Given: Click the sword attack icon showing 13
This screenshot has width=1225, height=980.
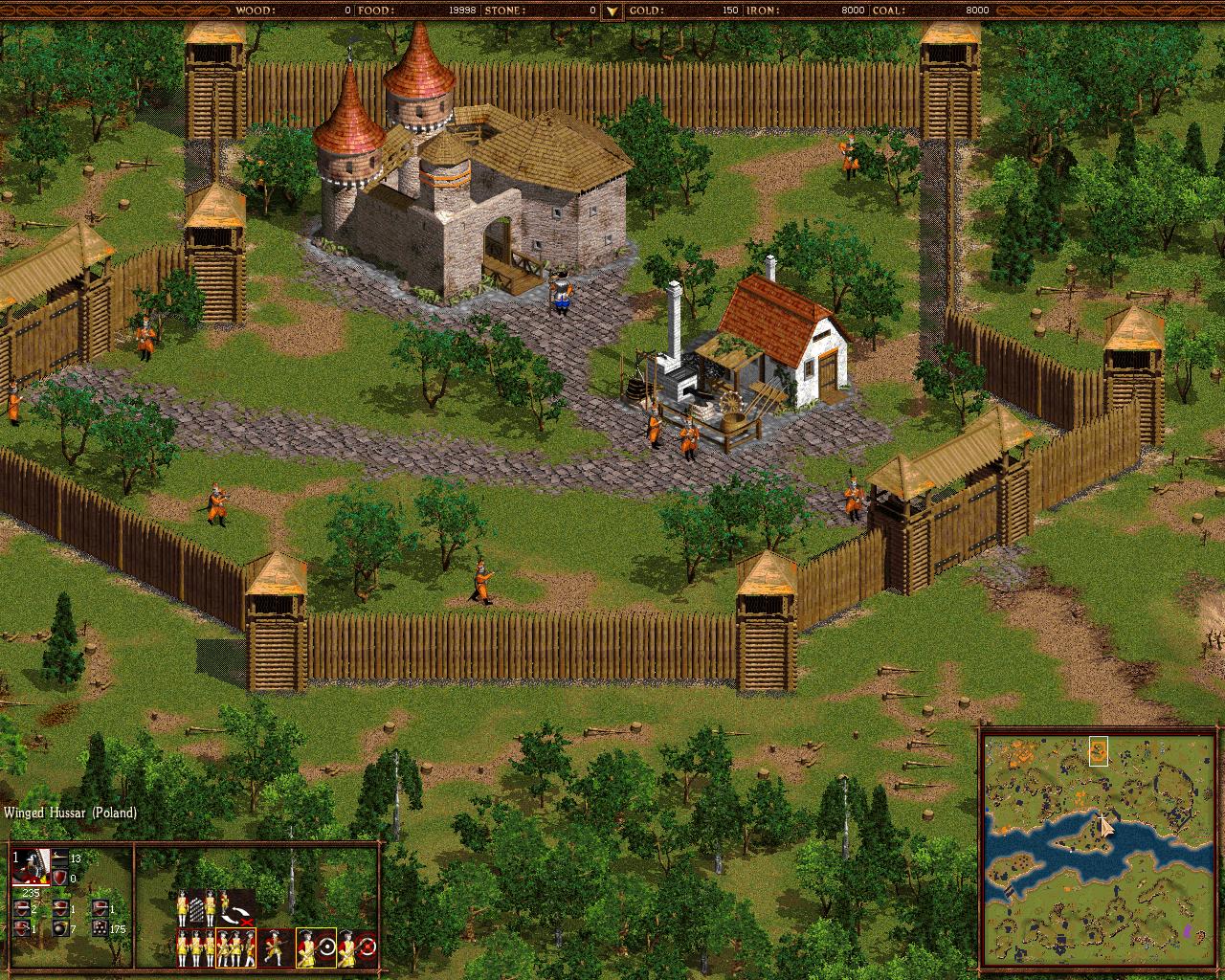Looking at the screenshot, I should click(59, 857).
